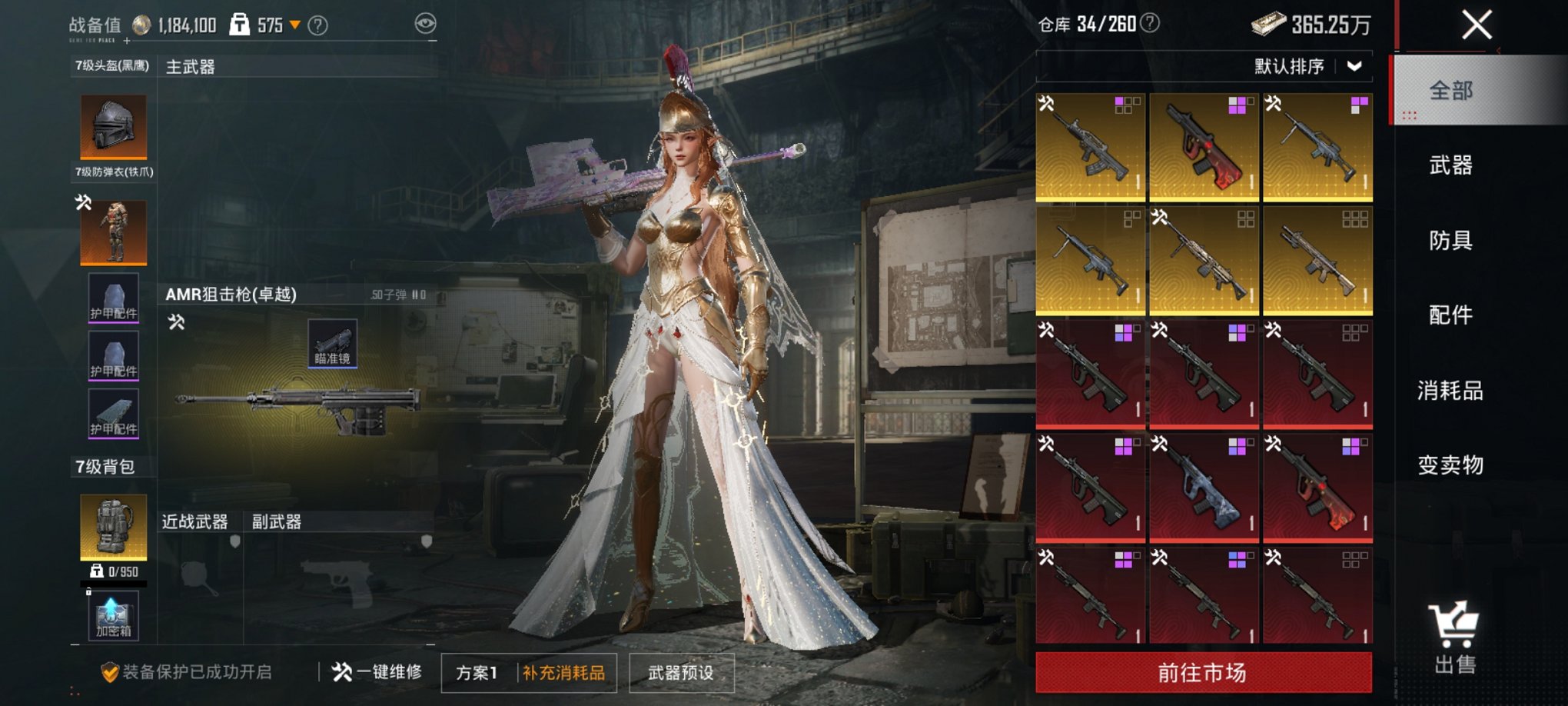
Task: Switch to the 变卖物 tab
Action: [1450, 465]
